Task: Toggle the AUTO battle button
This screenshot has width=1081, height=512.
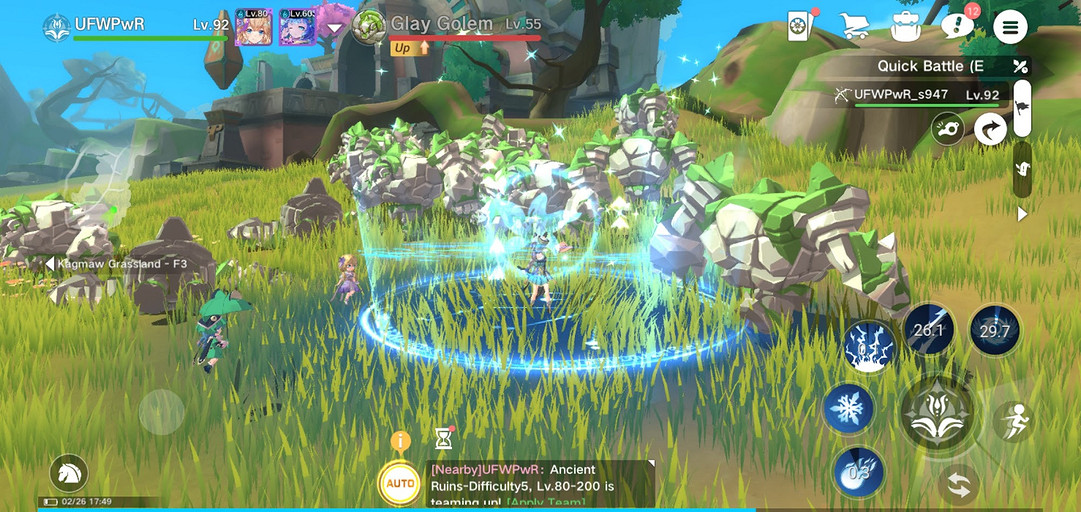Action: click(401, 484)
